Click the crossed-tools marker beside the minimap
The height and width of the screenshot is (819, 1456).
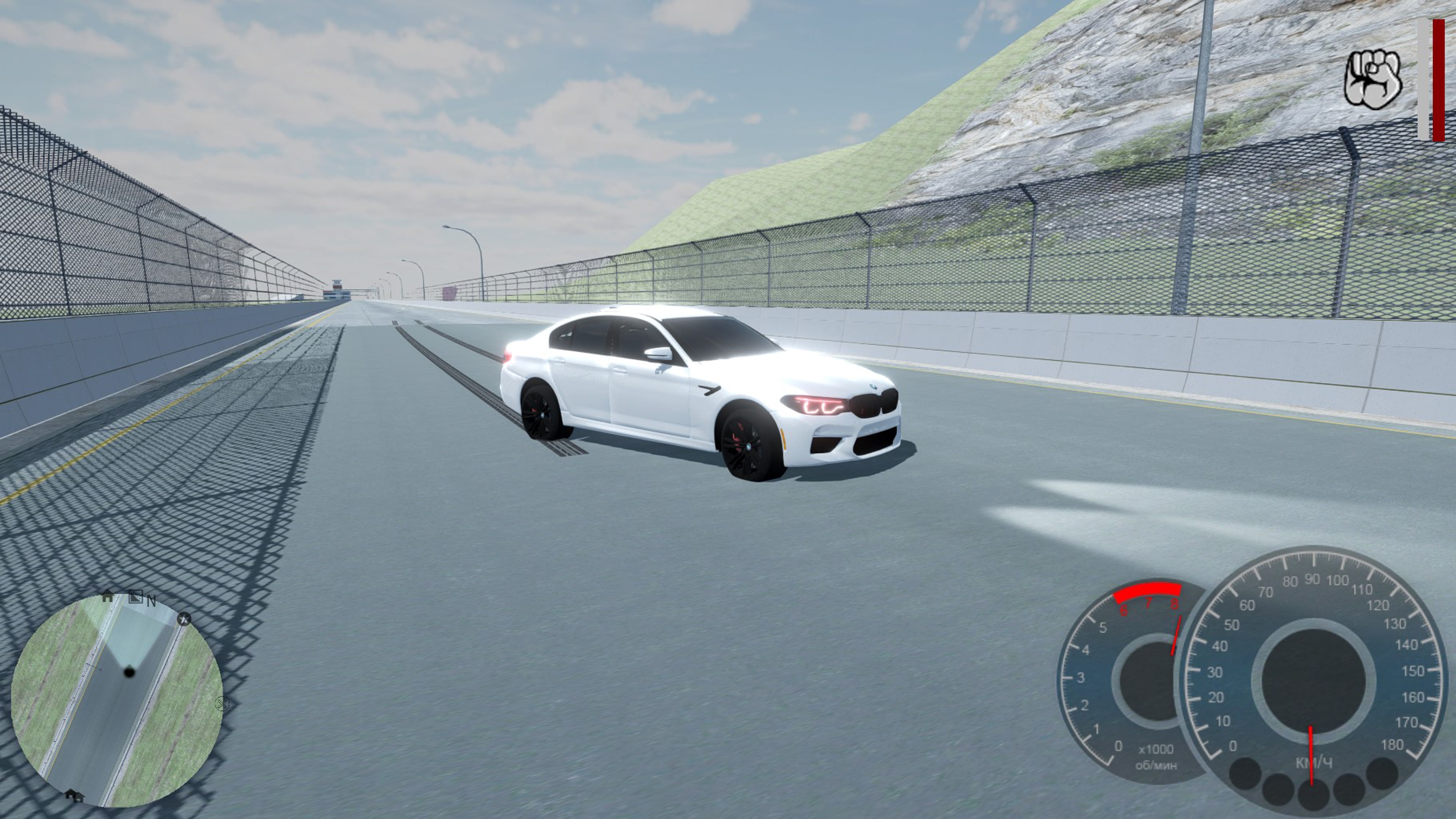pyautogui.click(x=222, y=704)
